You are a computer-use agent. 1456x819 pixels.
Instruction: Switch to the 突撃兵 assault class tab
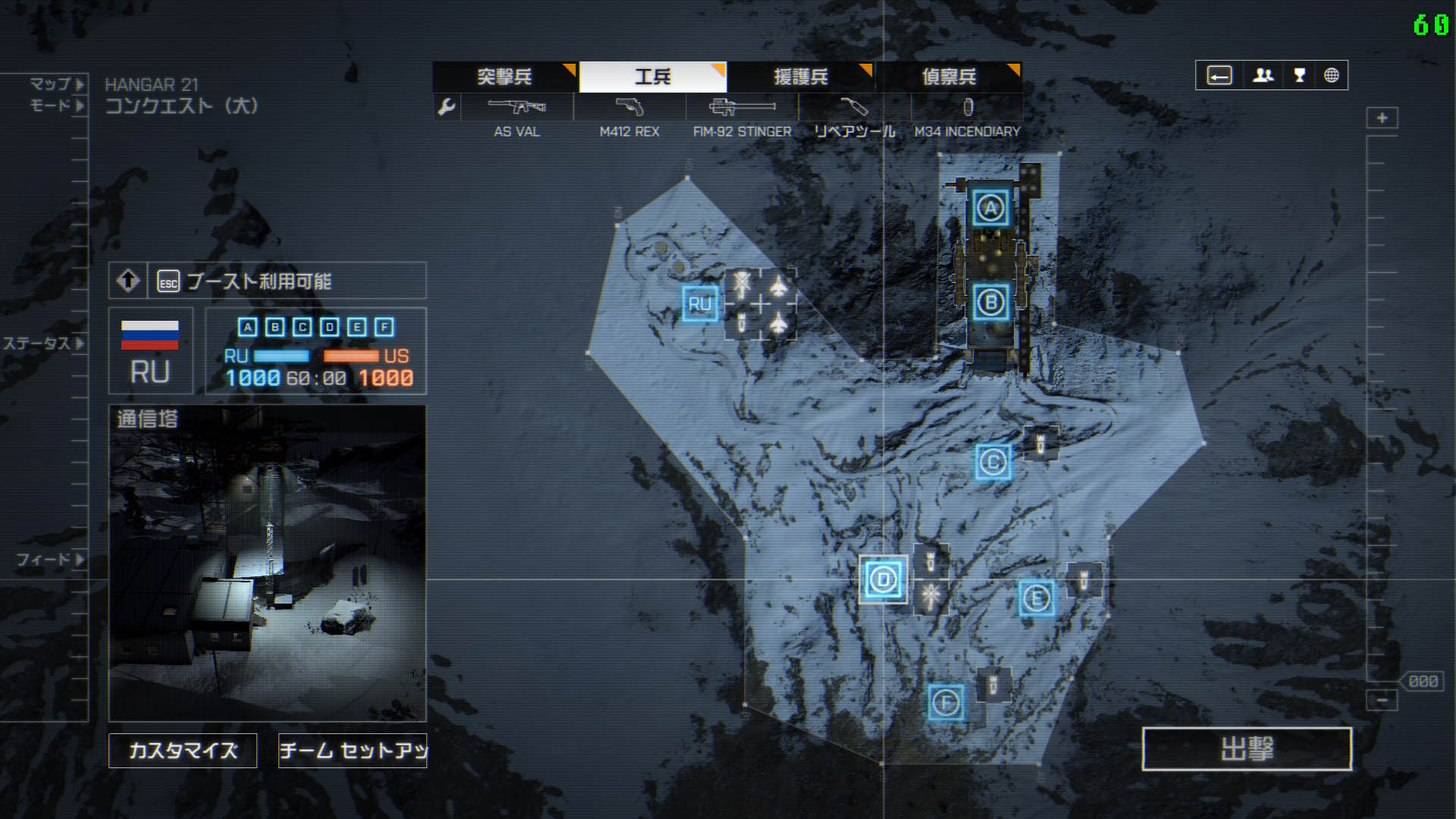pyautogui.click(x=504, y=77)
